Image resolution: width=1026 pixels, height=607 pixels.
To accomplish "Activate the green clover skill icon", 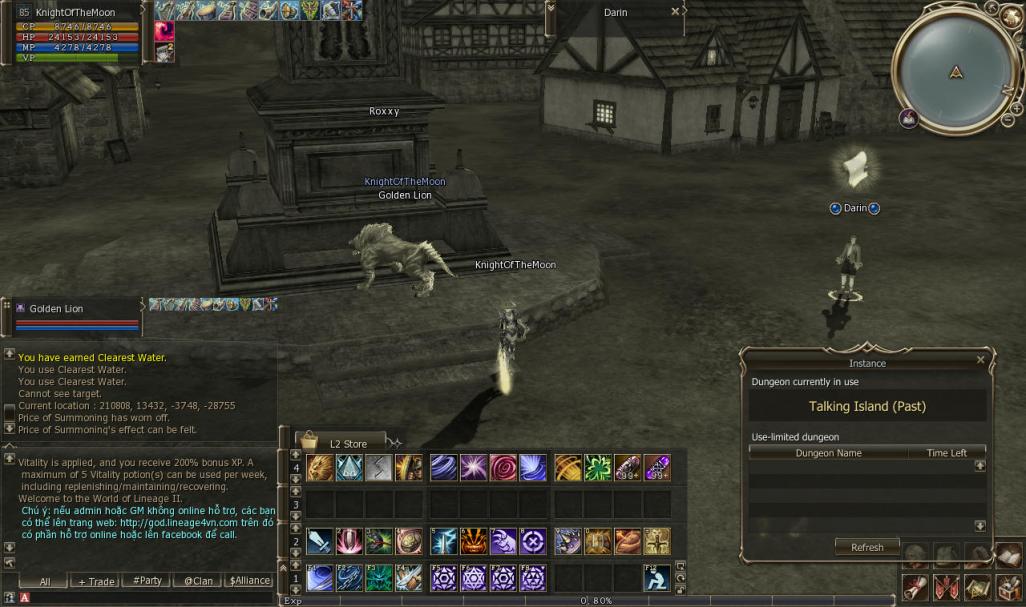I will click(598, 468).
